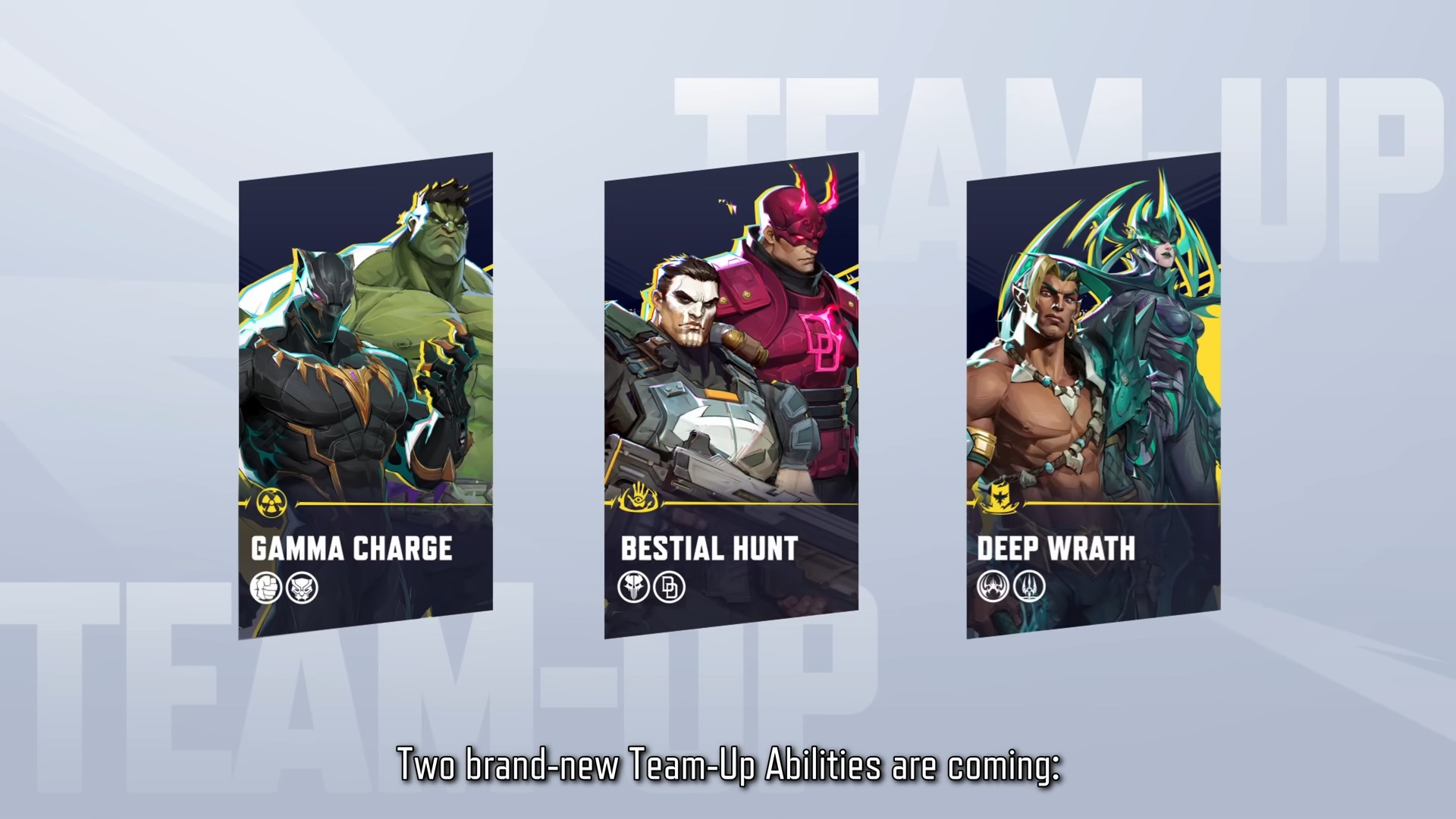The image size is (1456, 819).
Task: Click the Hulk fist hero icon
Action: tap(265, 588)
